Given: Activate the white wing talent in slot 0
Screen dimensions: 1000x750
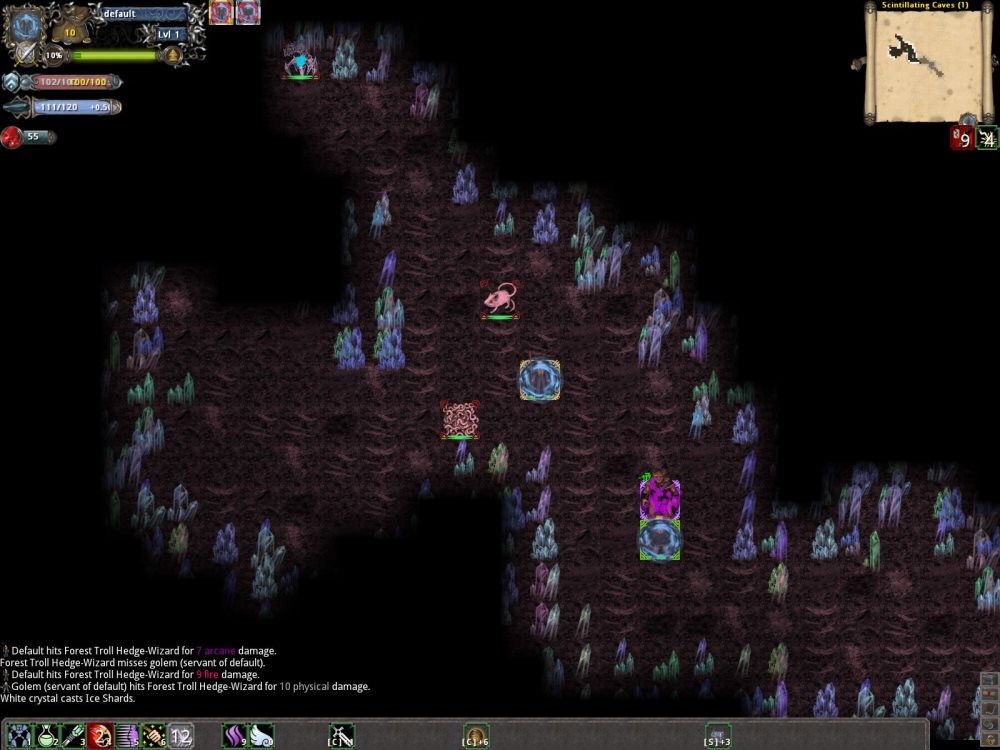Looking at the screenshot, I should (x=261, y=738).
